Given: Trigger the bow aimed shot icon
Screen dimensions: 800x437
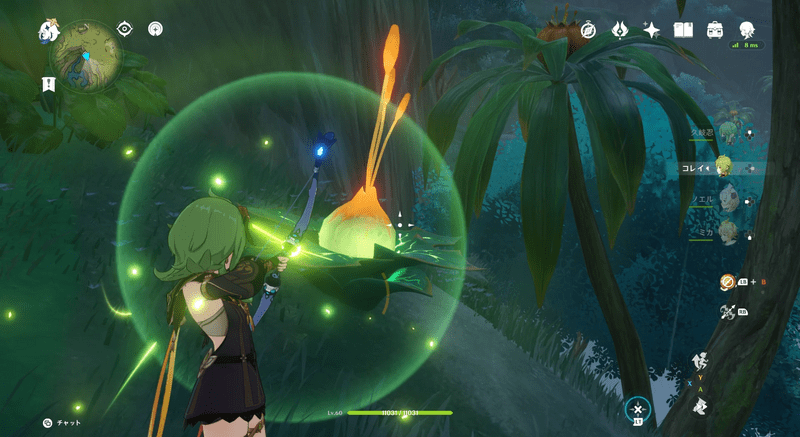Looking at the screenshot, I should (727, 313).
